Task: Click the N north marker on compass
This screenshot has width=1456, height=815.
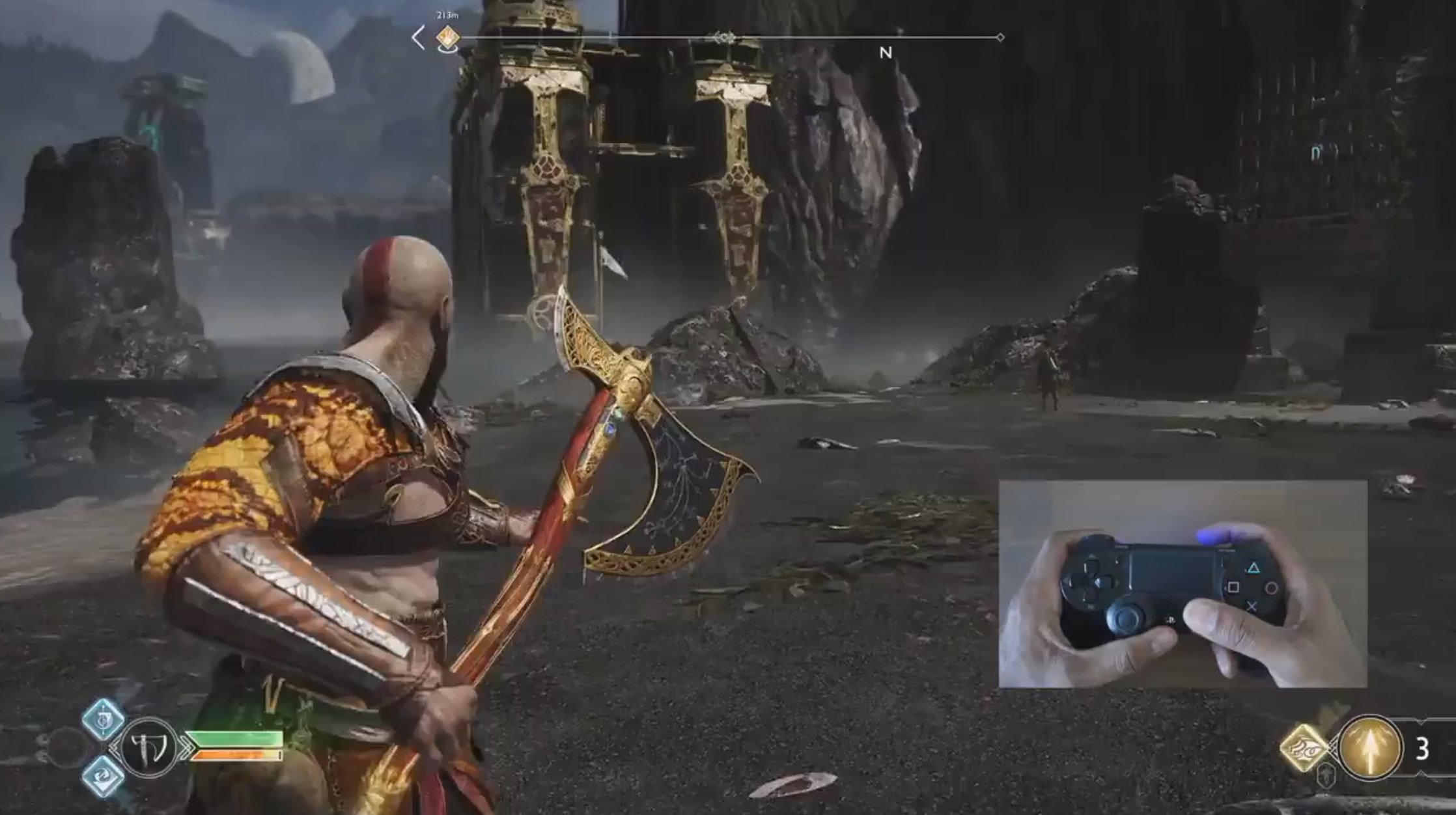Action: tap(886, 53)
